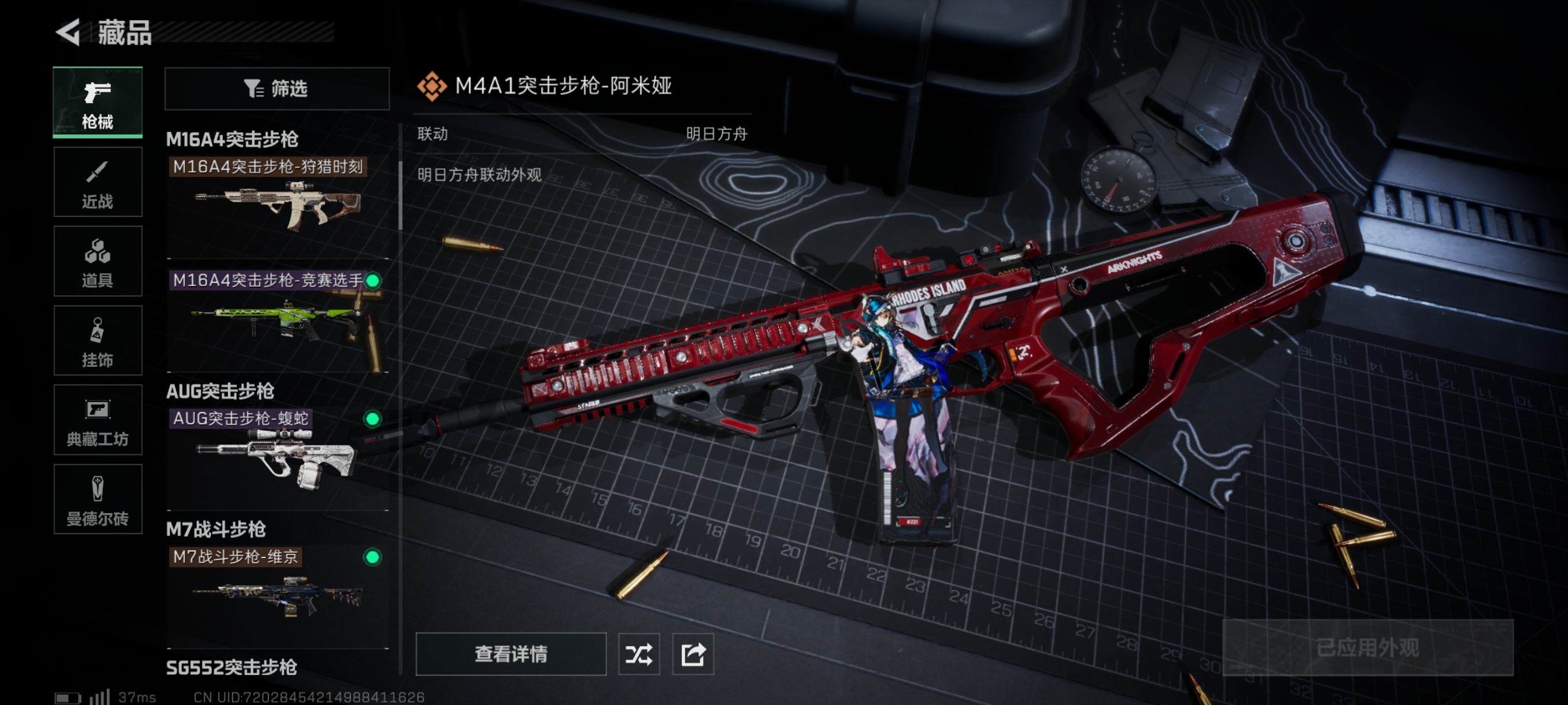
Task: Show the 挂饰 charms category
Action: tap(97, 340)
